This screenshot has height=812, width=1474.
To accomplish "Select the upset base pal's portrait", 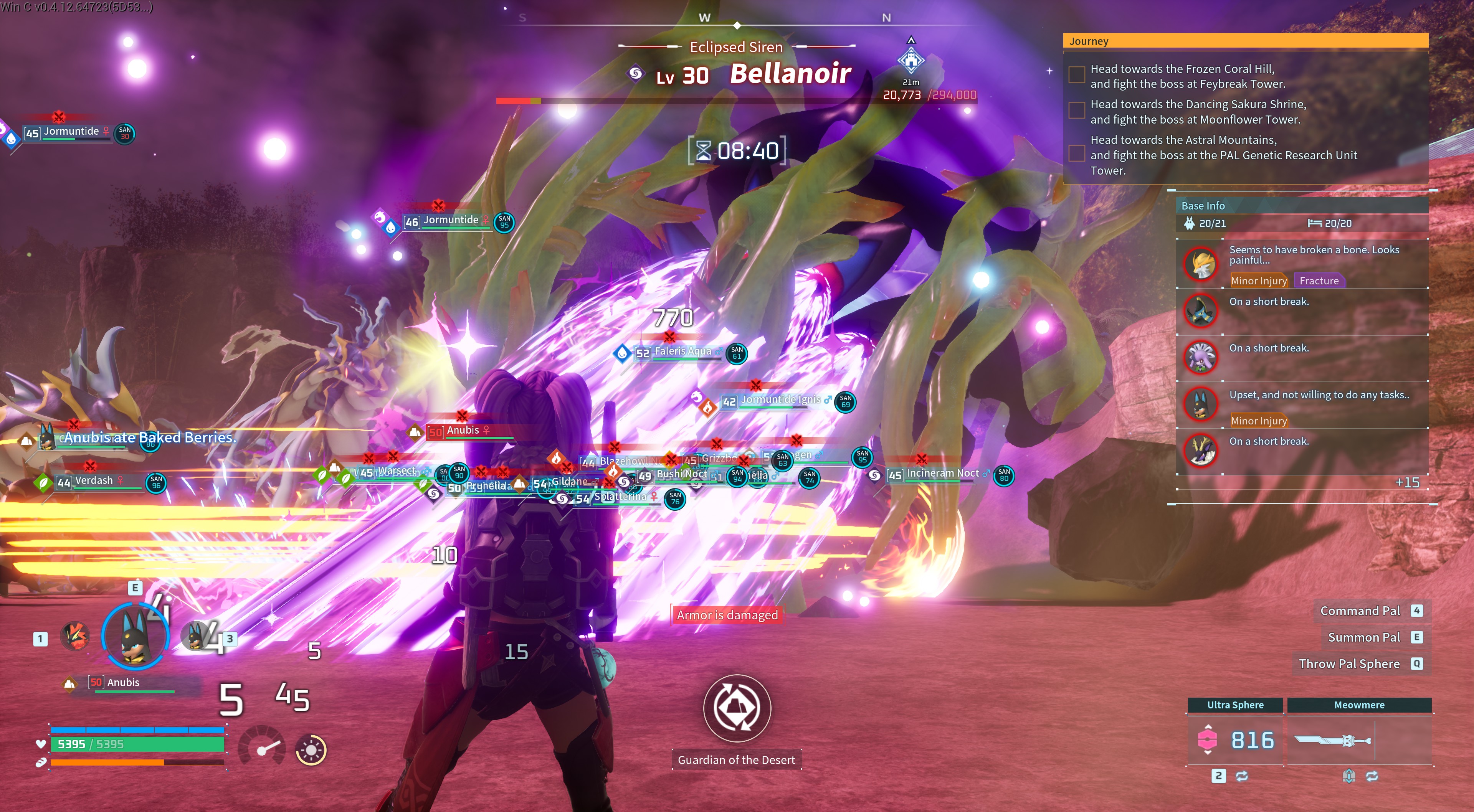I will [1200, 403].
